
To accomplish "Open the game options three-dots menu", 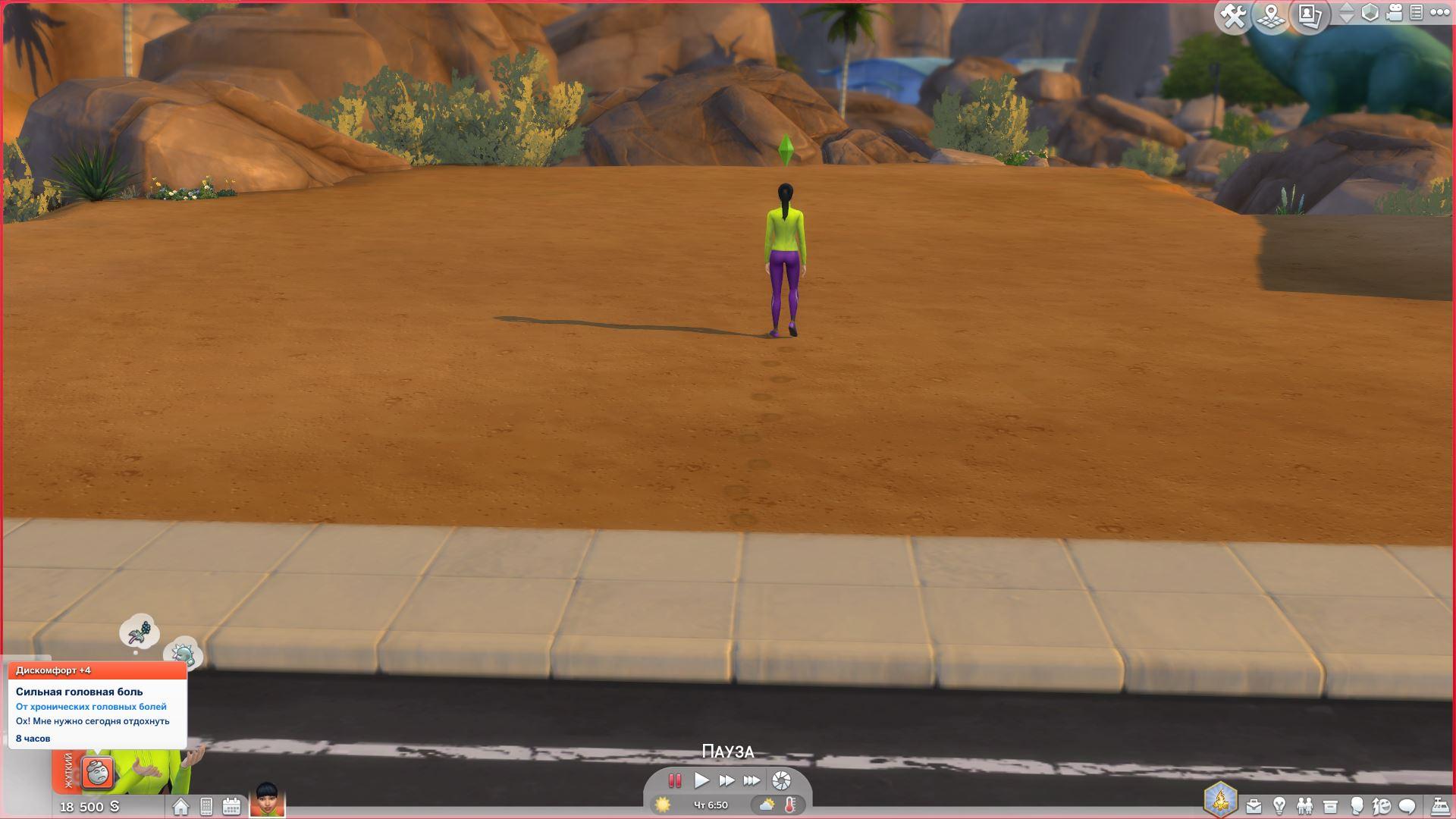I will pos(1439,13).
